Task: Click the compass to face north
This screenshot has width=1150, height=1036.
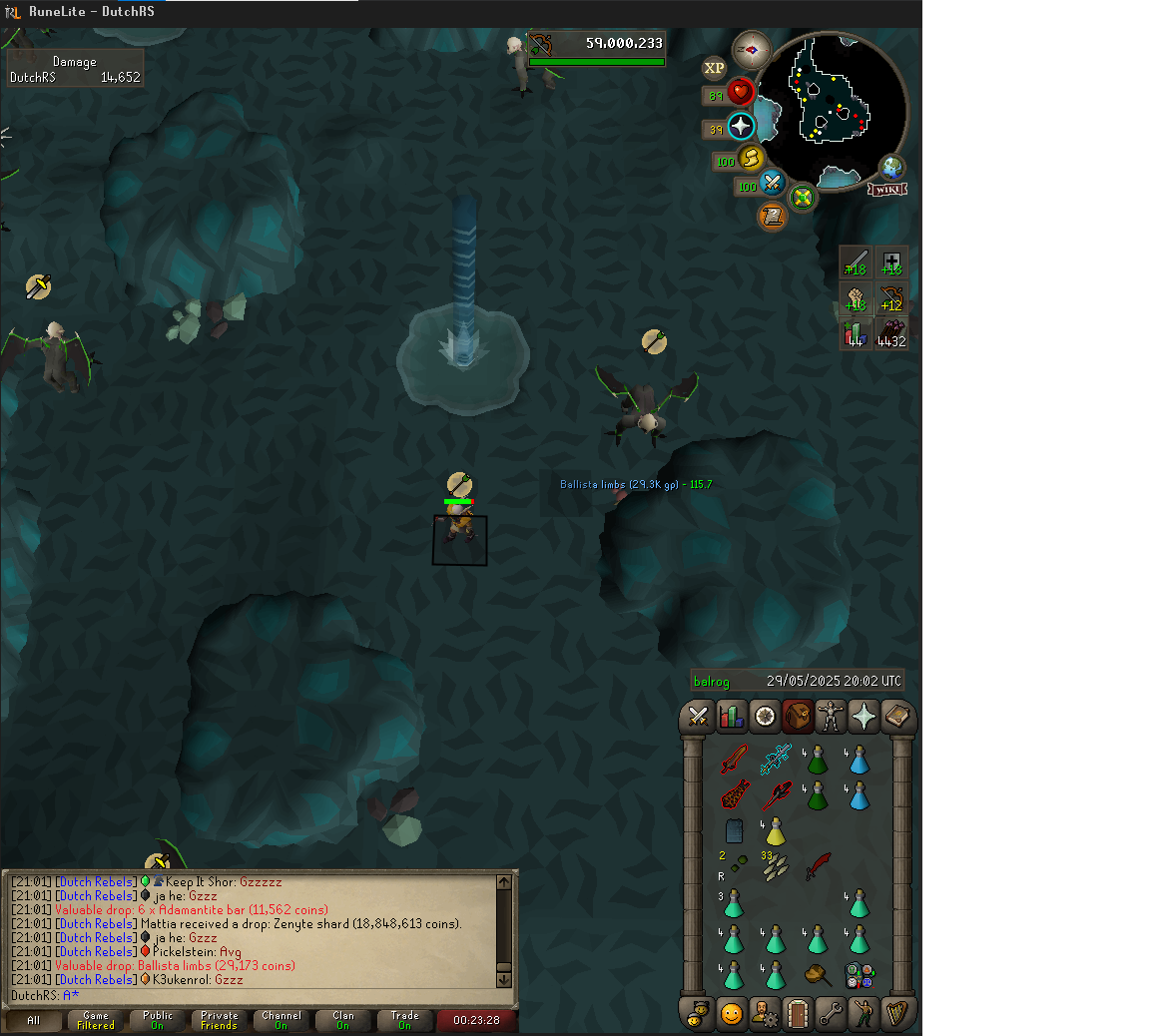Action: pyautogui.click(x=751, y=50)
